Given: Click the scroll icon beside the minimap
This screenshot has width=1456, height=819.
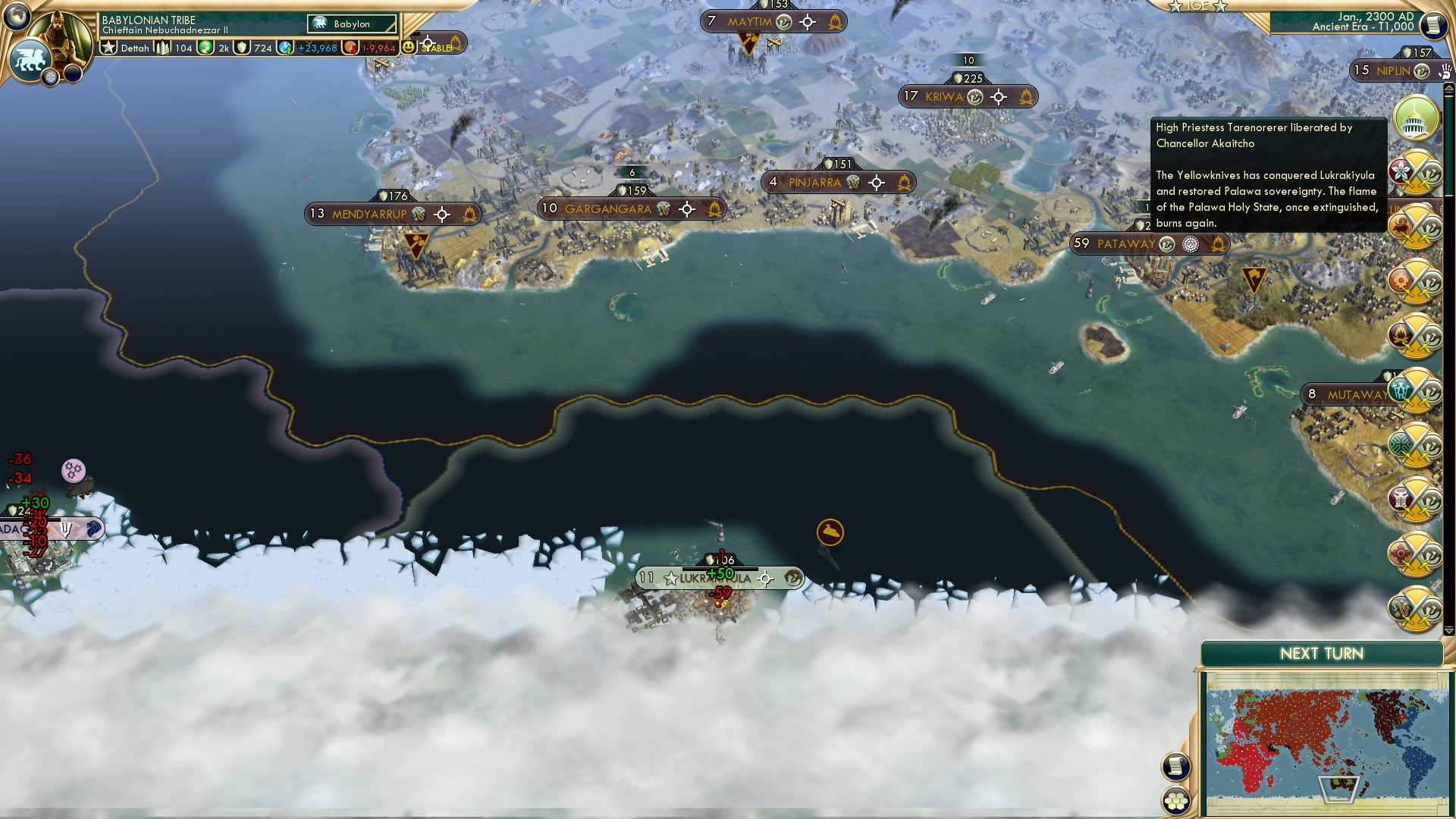Looking at the screenshot, I should [1176, 766].
